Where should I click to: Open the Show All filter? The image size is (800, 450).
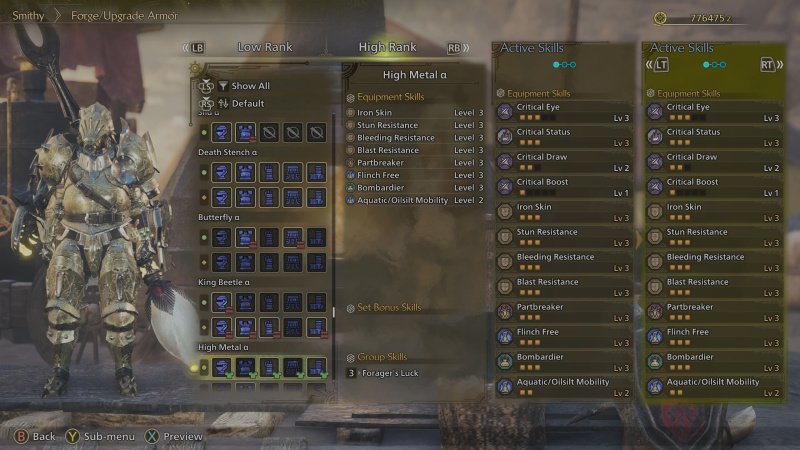(x=250, y=86)
